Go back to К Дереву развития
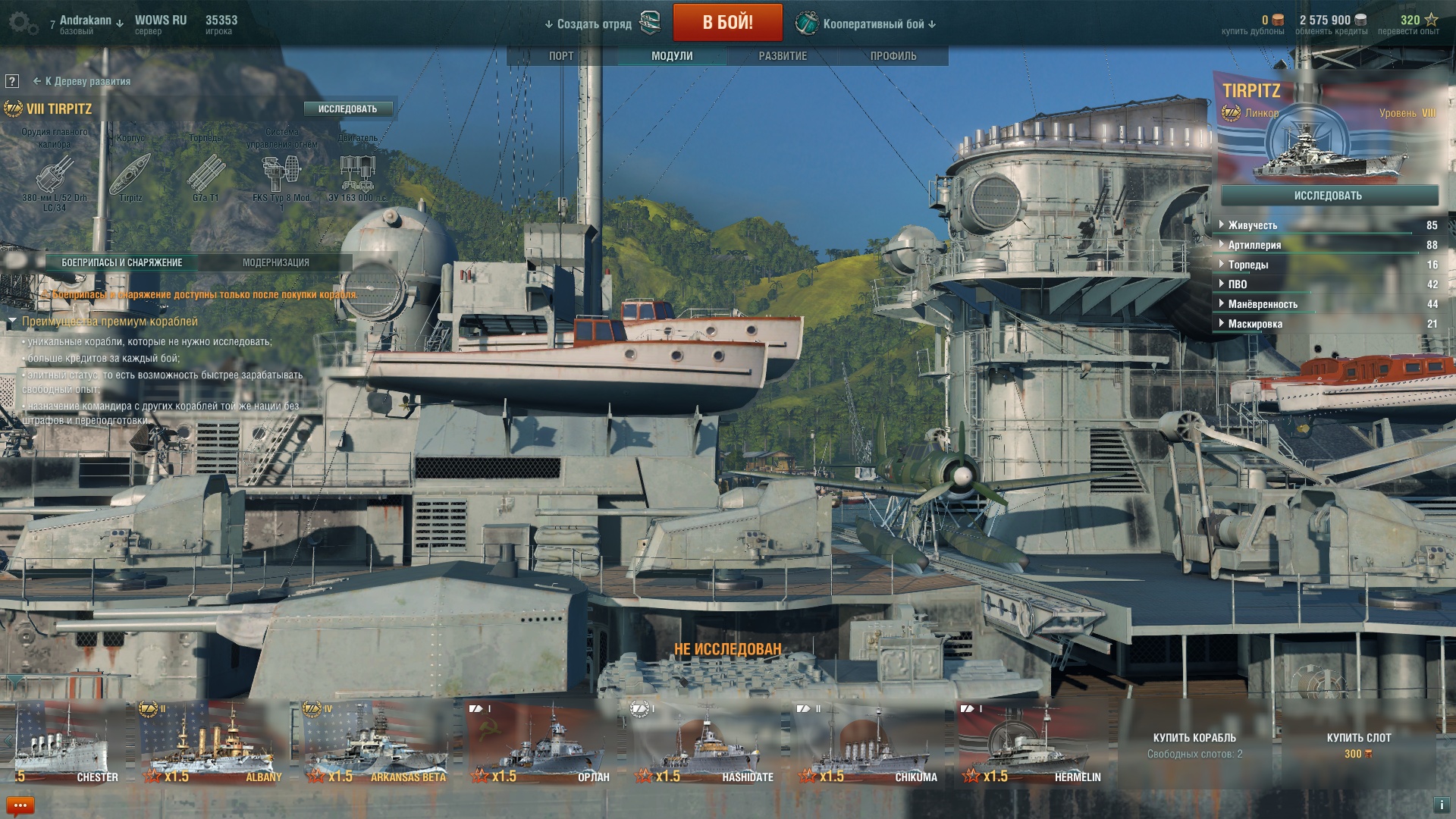The height and width of the screenshot is (819, 1456). pyautogui.click(x=82, y=81)
